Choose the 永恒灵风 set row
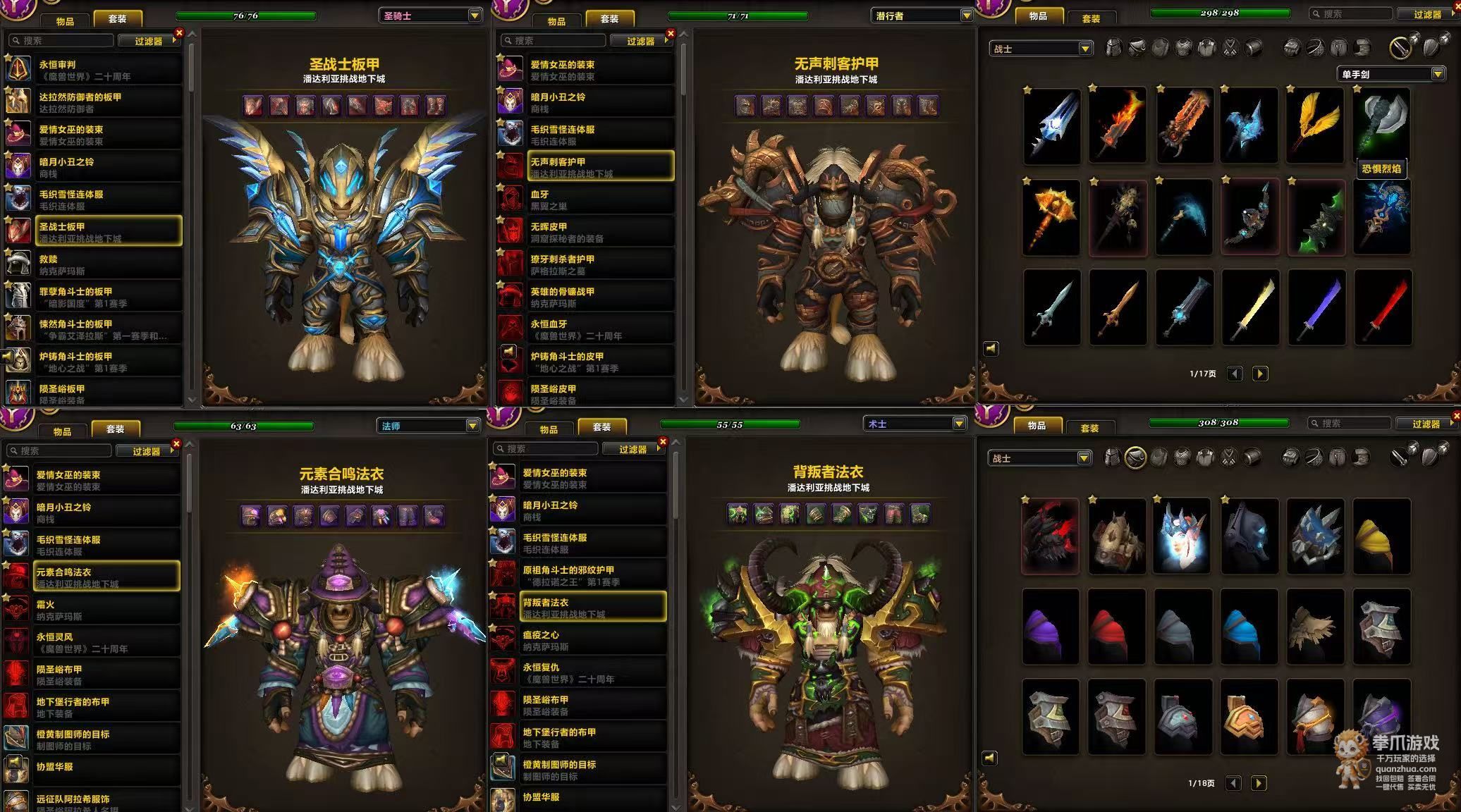Image resolution: width=1461 pixels, height=812 pixels. [106, 642]
